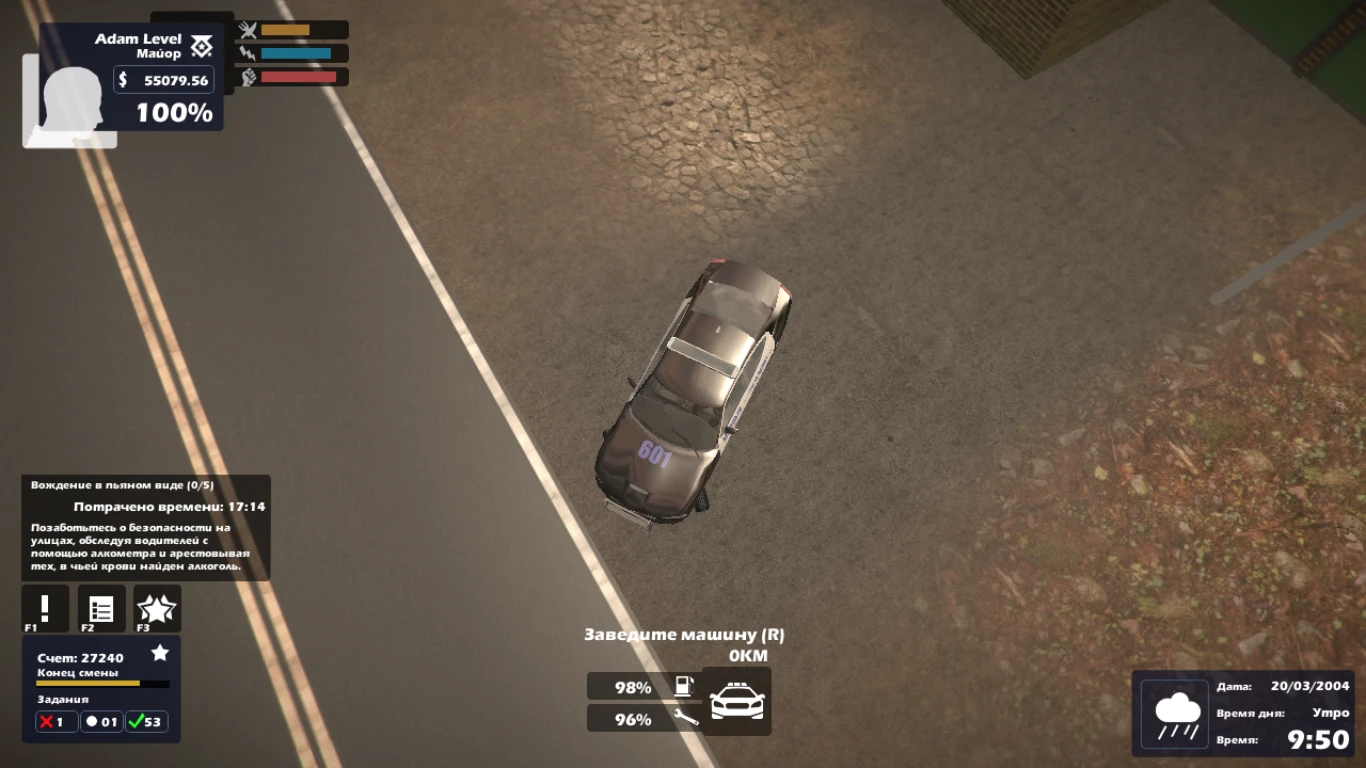
Task: Click the failed tasks counter showing X 1
Action: click(x=56, y=721)
